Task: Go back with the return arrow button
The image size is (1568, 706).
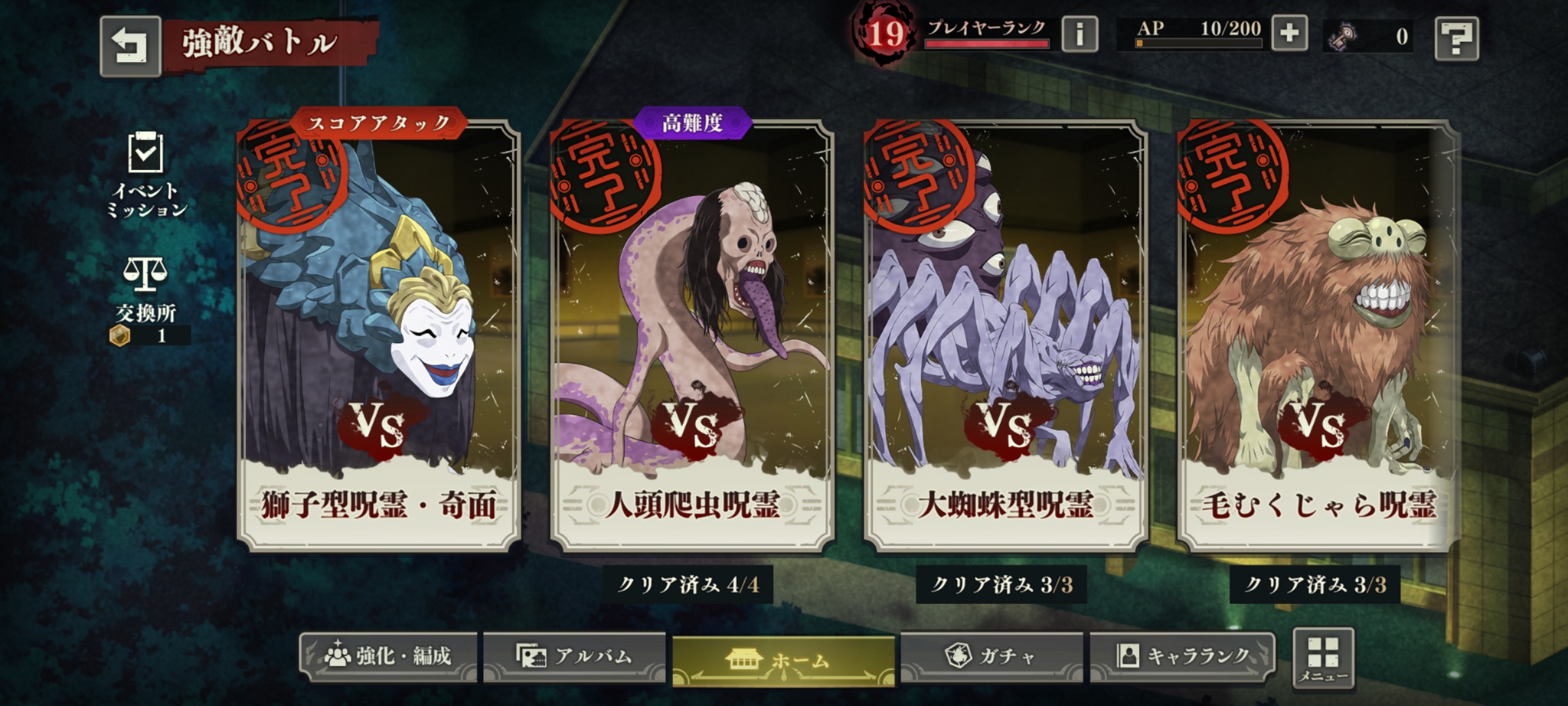Action: point(130,46)
